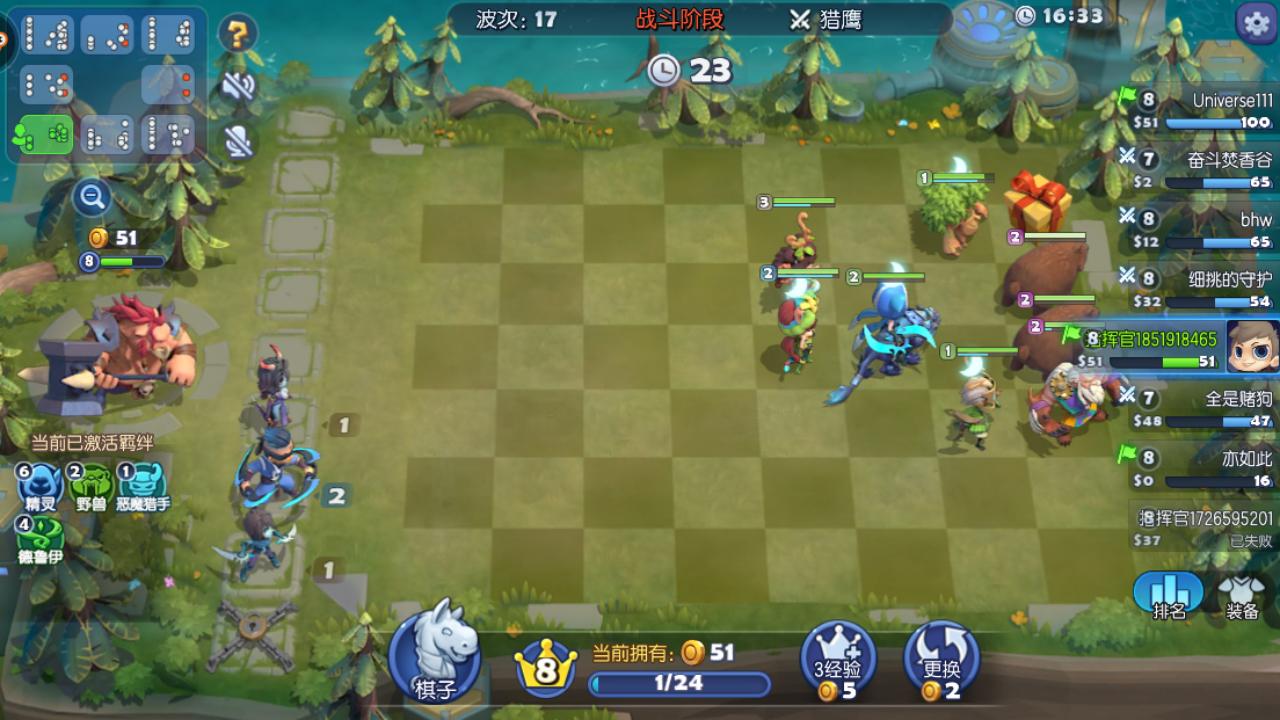This screenshot has width=1280, height=720.
Task: Click the zoom-out magnifier icon
Action: (x=91, y=197)
